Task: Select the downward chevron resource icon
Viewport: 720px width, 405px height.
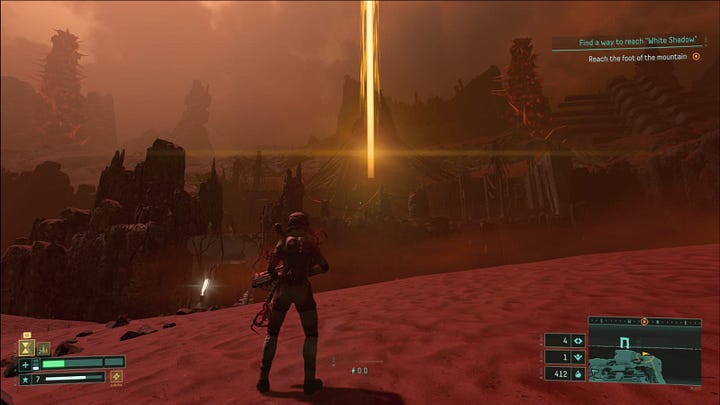Action: coord(578,356)
